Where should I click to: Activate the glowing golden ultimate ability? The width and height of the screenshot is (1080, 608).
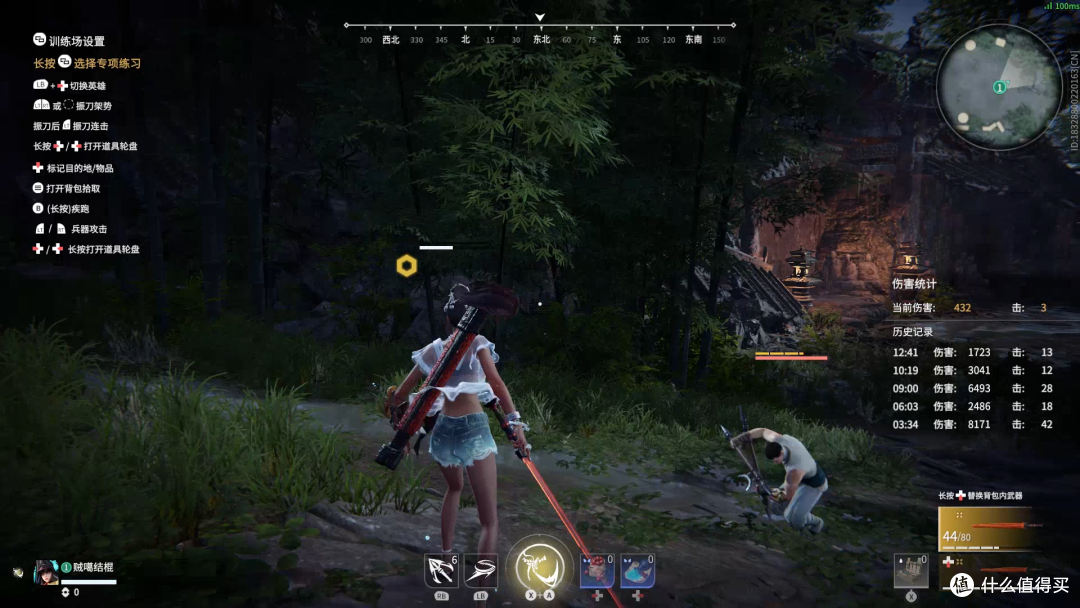[539, 568]
